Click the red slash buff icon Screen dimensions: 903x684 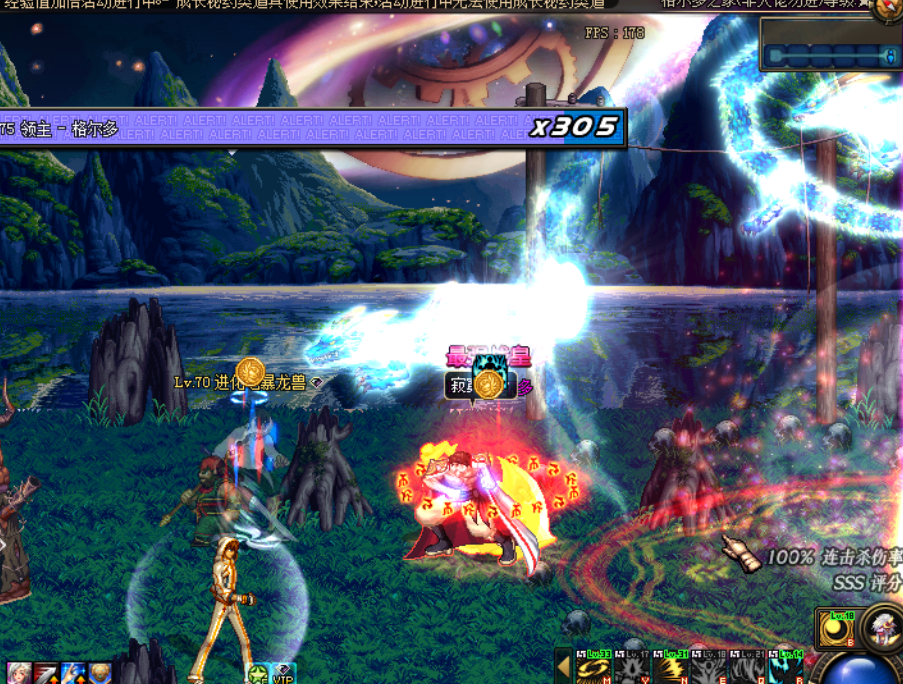click(x=46, y=673)
